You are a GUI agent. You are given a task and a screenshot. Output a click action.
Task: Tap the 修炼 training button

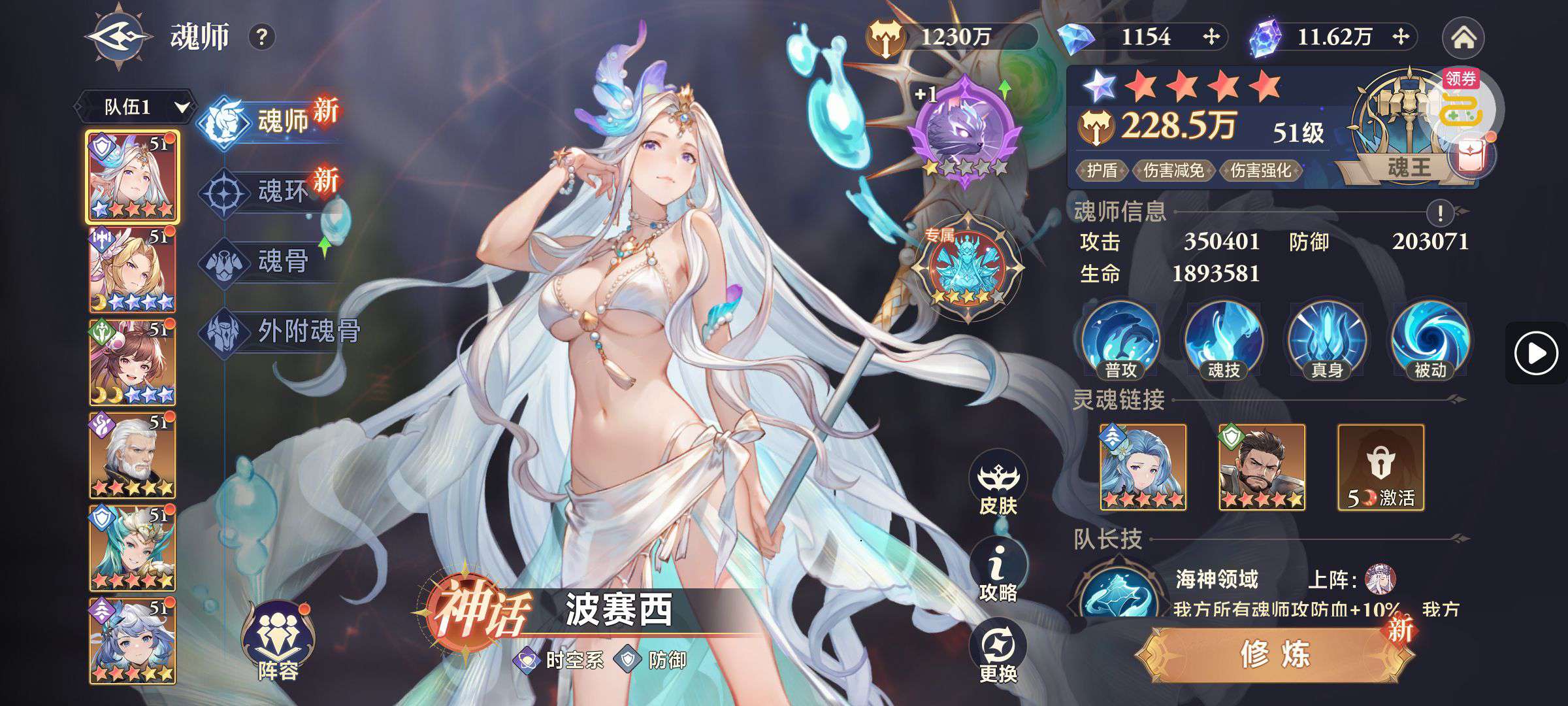pos(1274,654)
